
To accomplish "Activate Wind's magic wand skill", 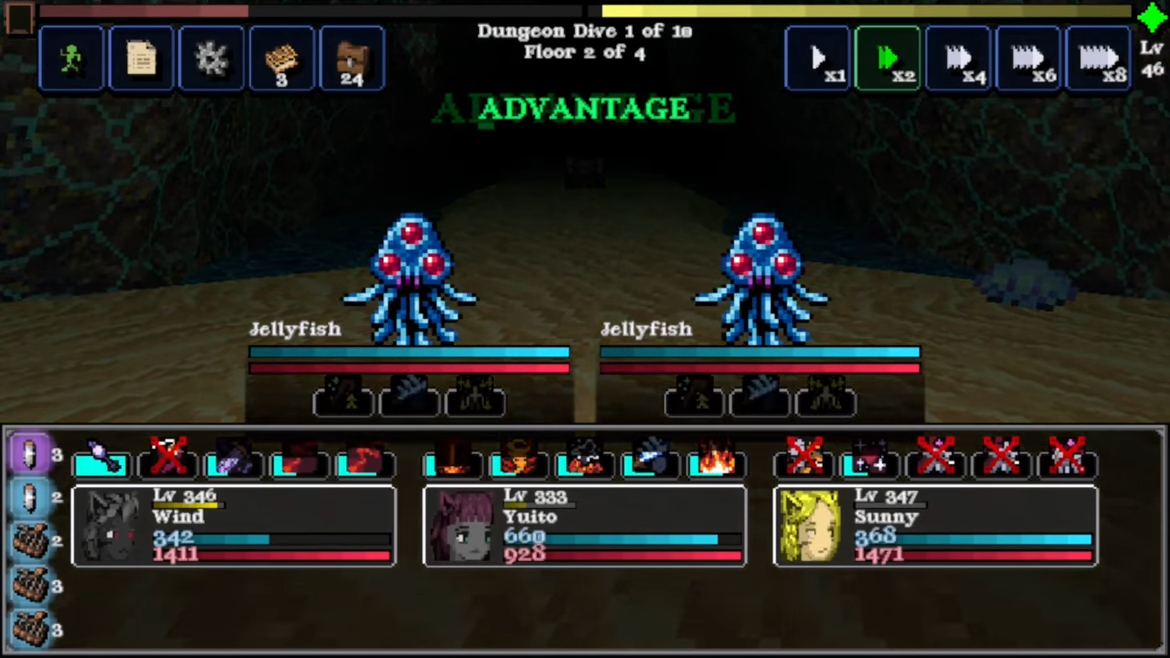I will pos(102,459).
